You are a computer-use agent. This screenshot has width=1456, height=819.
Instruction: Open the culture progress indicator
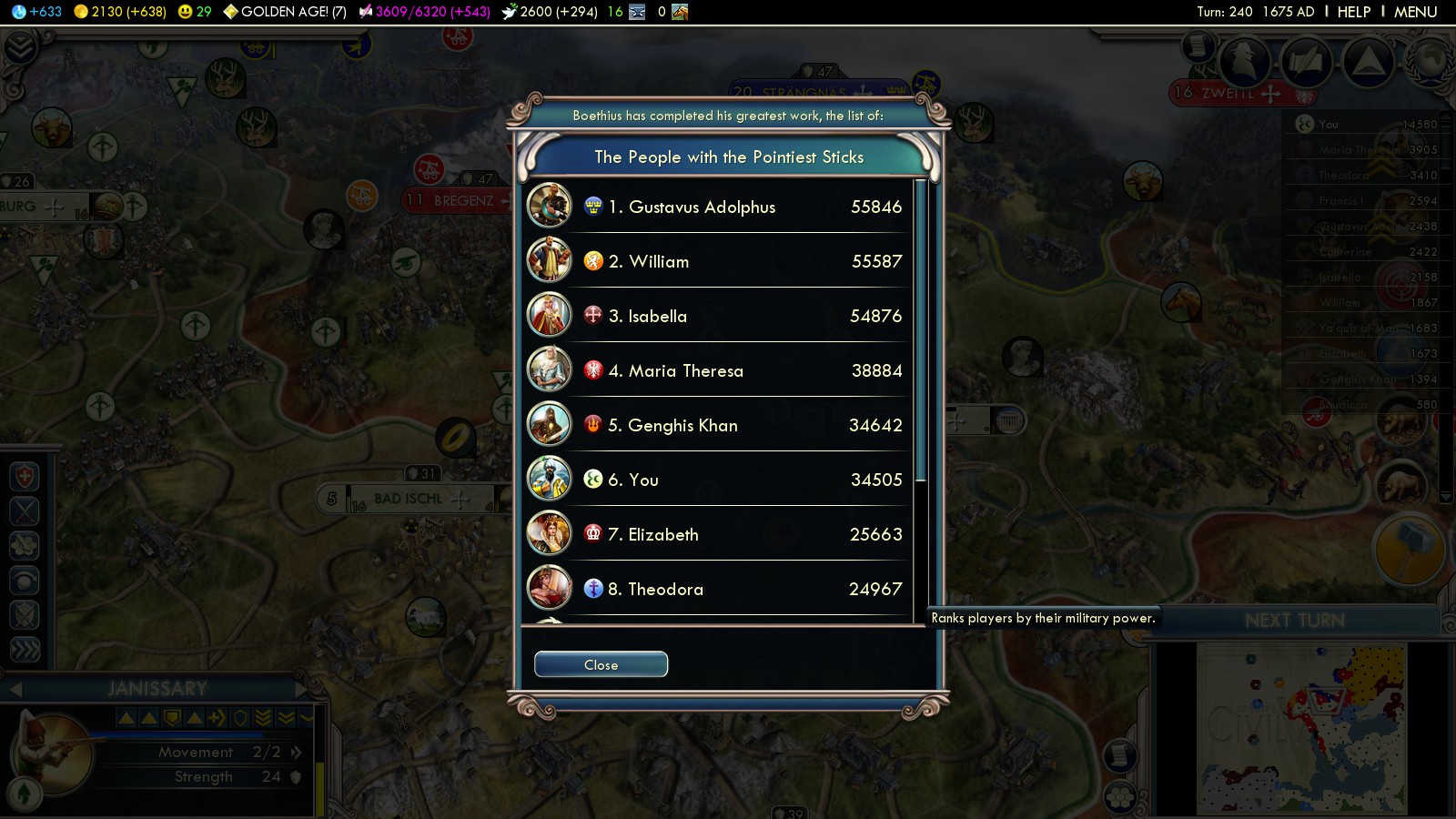pyautogui.click(x=424, y=12)
